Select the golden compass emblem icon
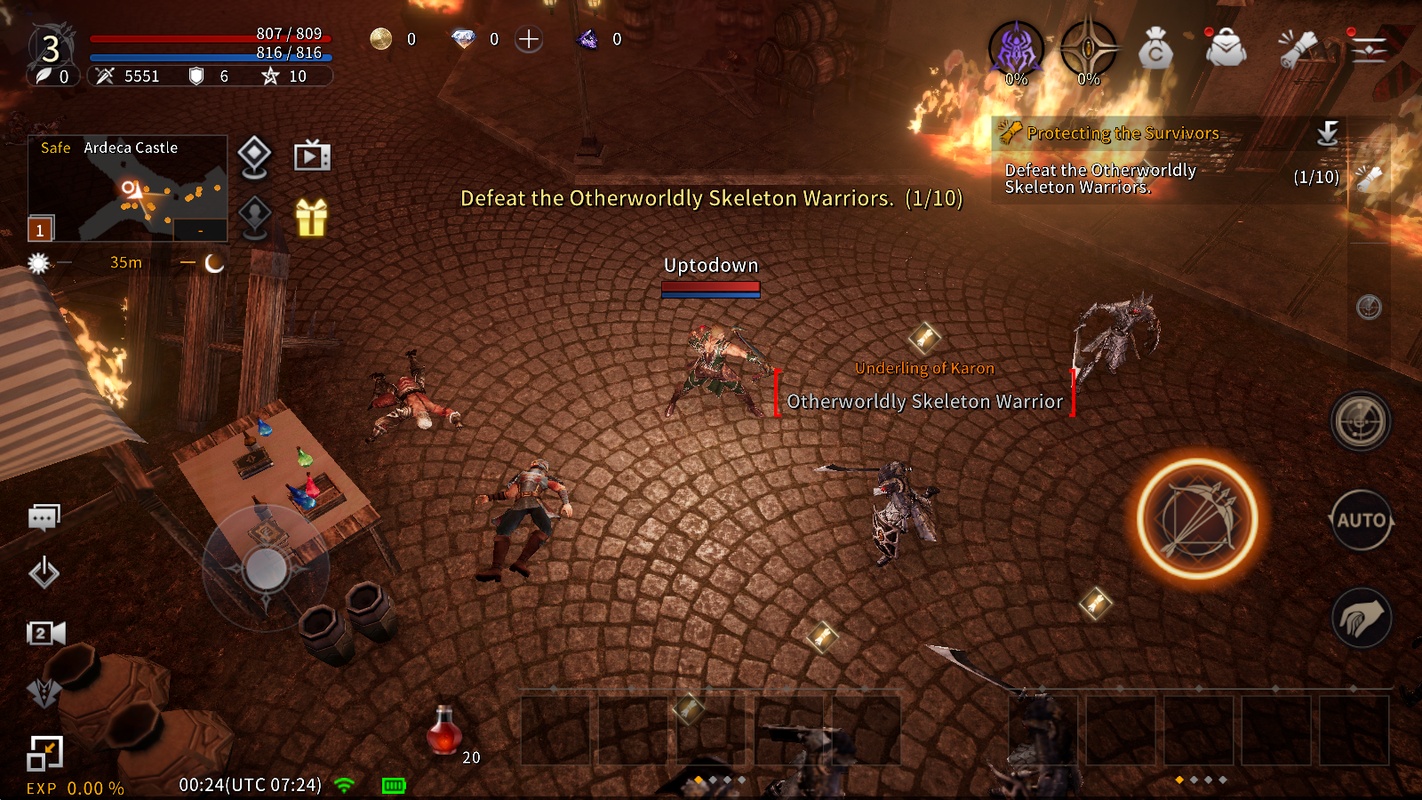The height and width of the screenshot is (800, 1422). pyautogui.click(x=1087, y=48)
